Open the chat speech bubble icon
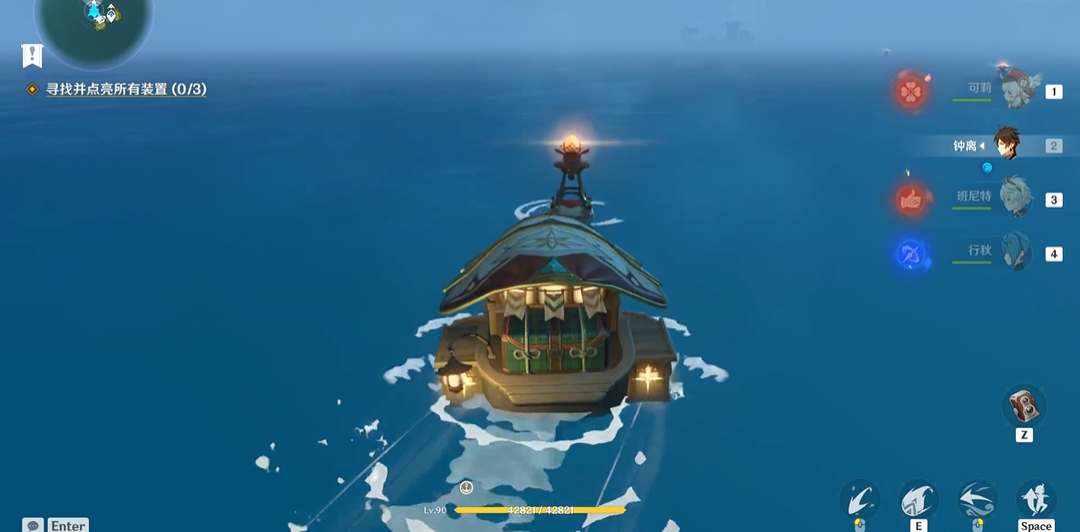Viewport: 1080px width, 532px height. (x=33, y=525)
